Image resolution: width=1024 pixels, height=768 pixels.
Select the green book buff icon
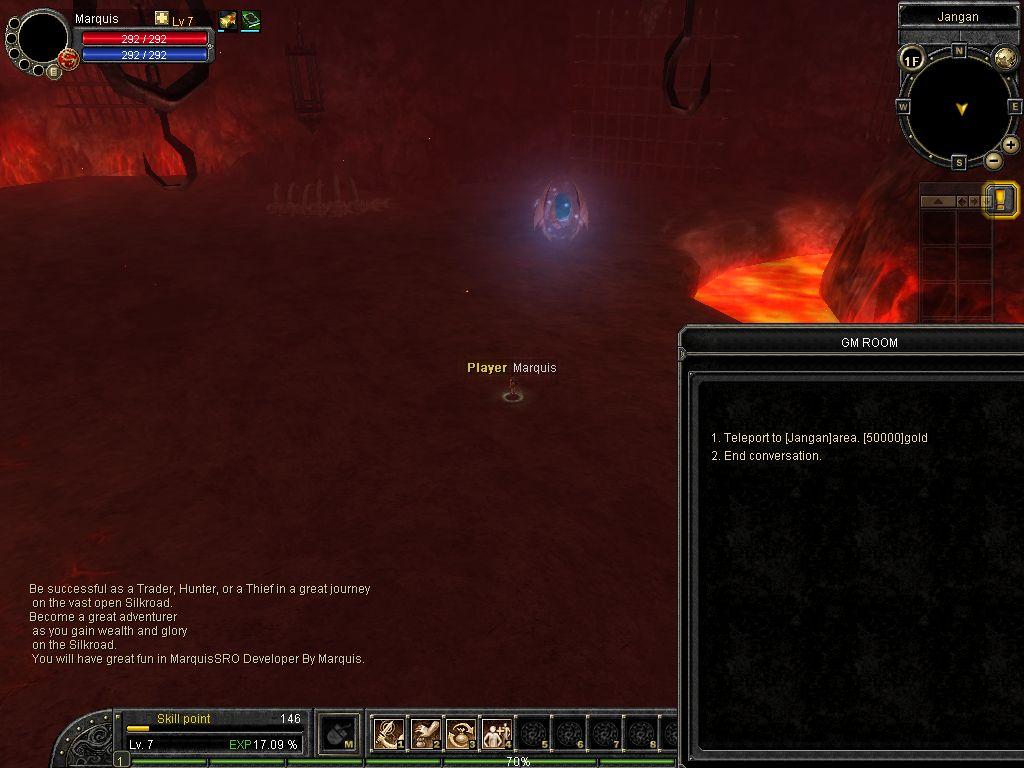pyautogui.click(x=250, y=20)
